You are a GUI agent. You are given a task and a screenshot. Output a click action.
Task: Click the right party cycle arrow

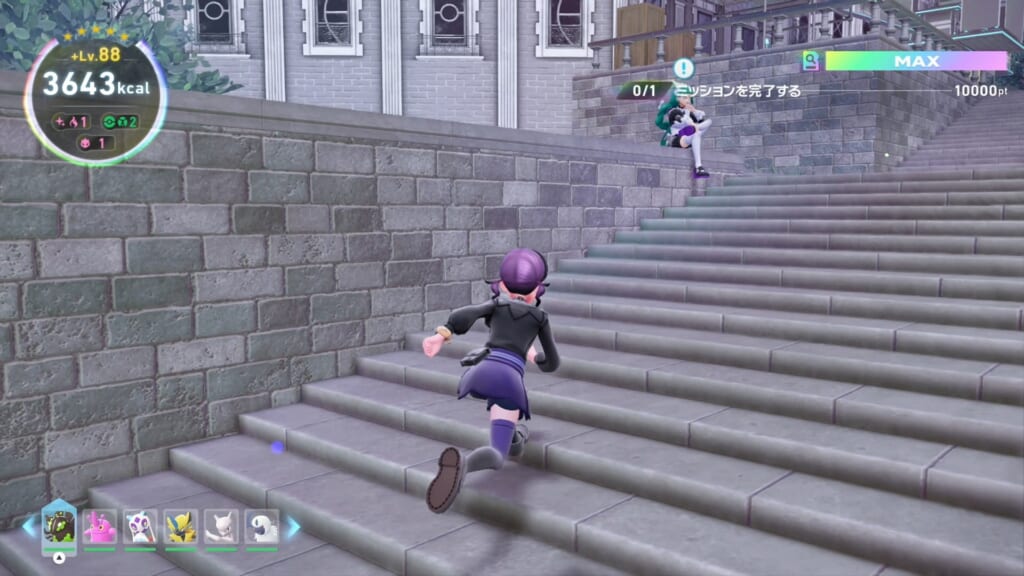[x=293, y=526]
